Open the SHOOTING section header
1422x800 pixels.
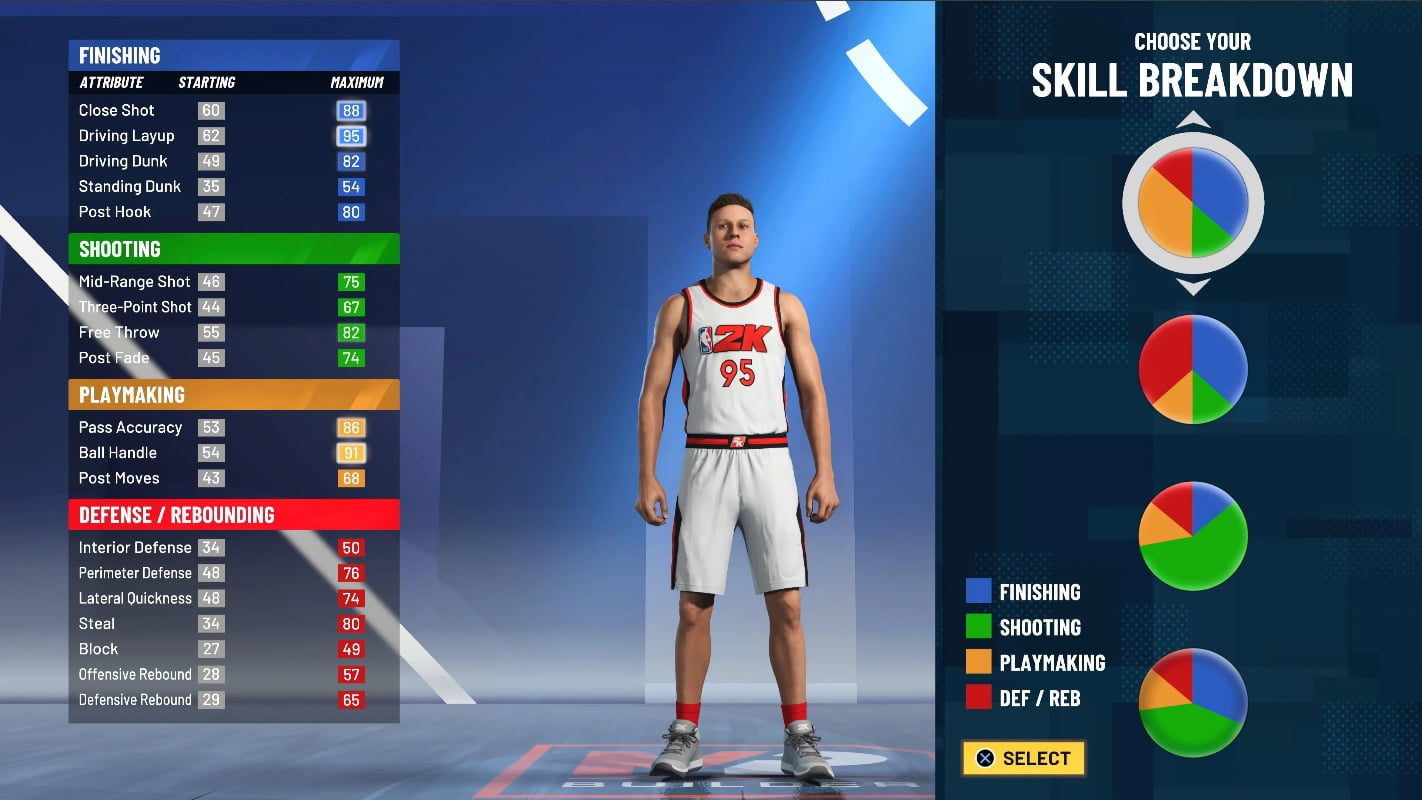(233, 248)
